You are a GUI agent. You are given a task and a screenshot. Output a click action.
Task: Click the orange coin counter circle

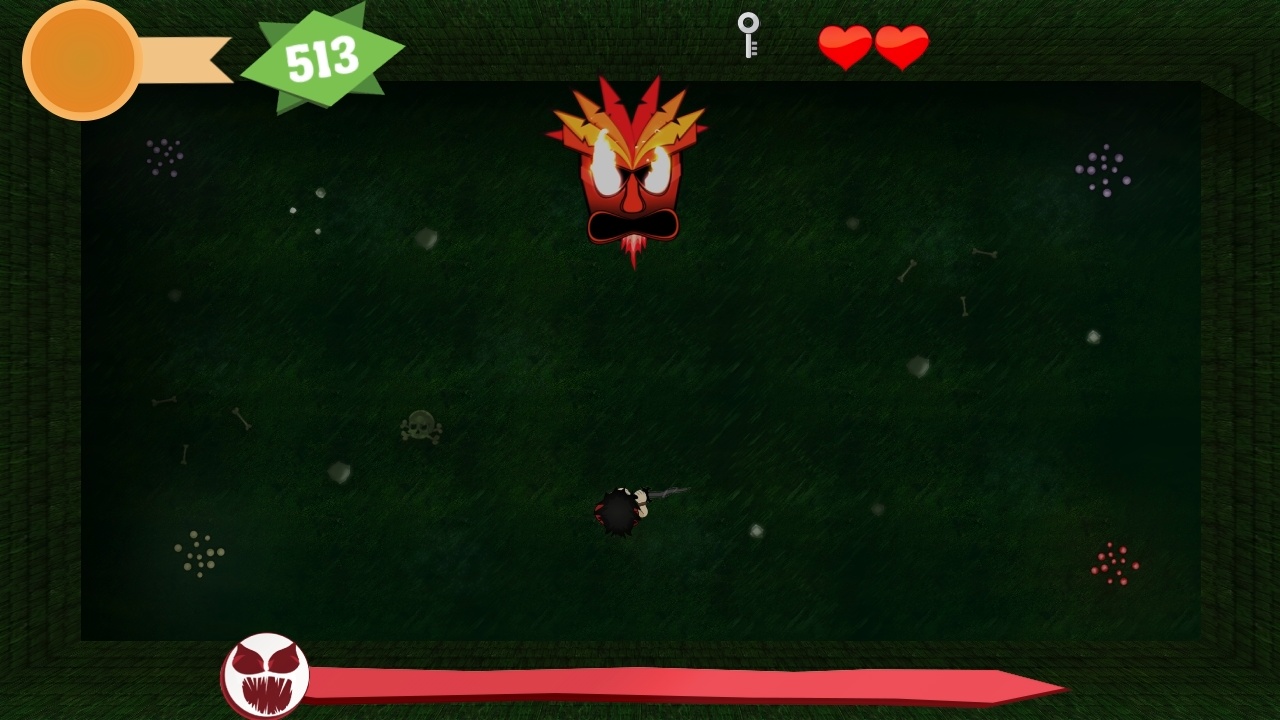coord(80,60)
